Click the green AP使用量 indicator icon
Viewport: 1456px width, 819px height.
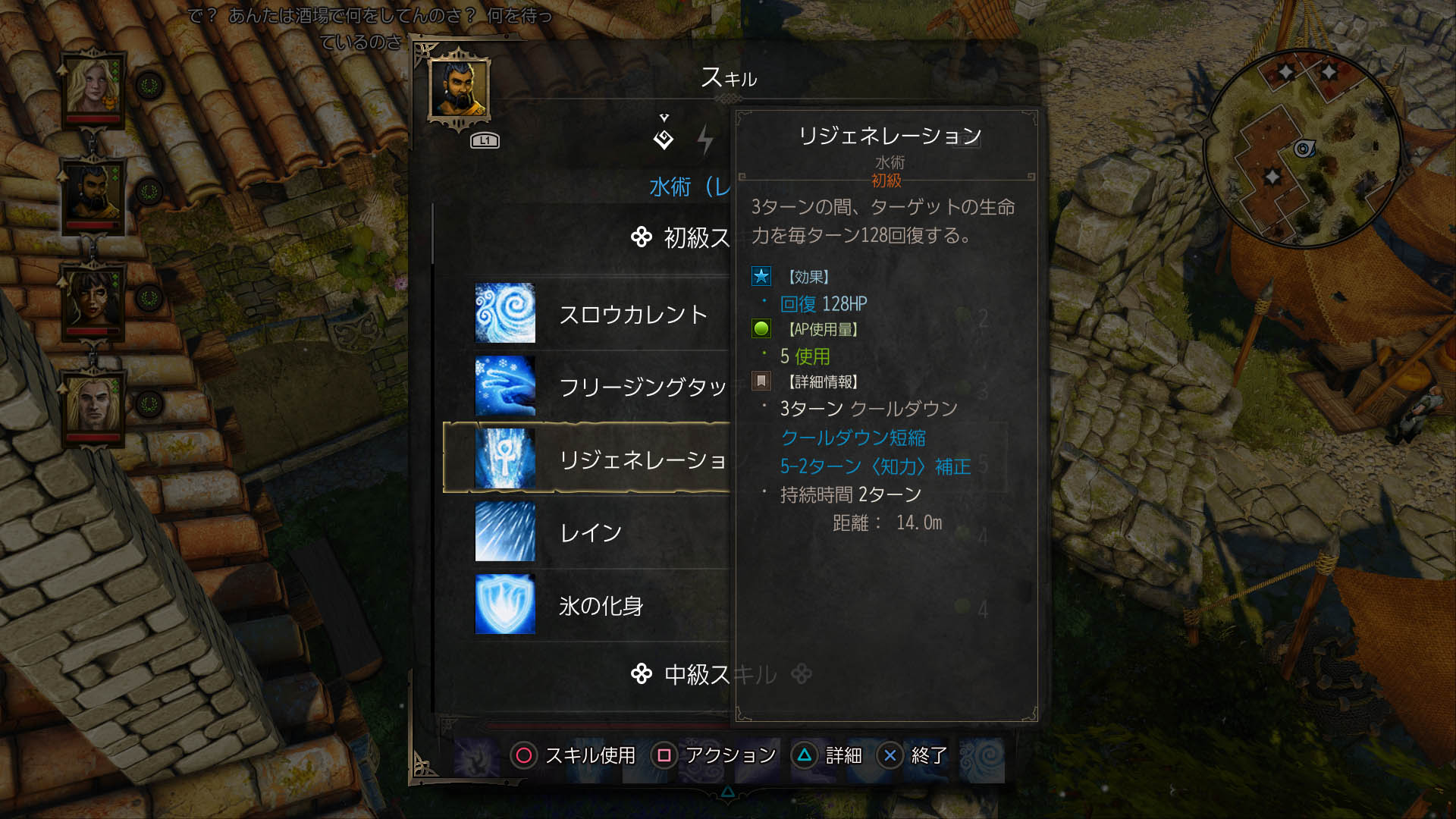(x=761, y=328)
